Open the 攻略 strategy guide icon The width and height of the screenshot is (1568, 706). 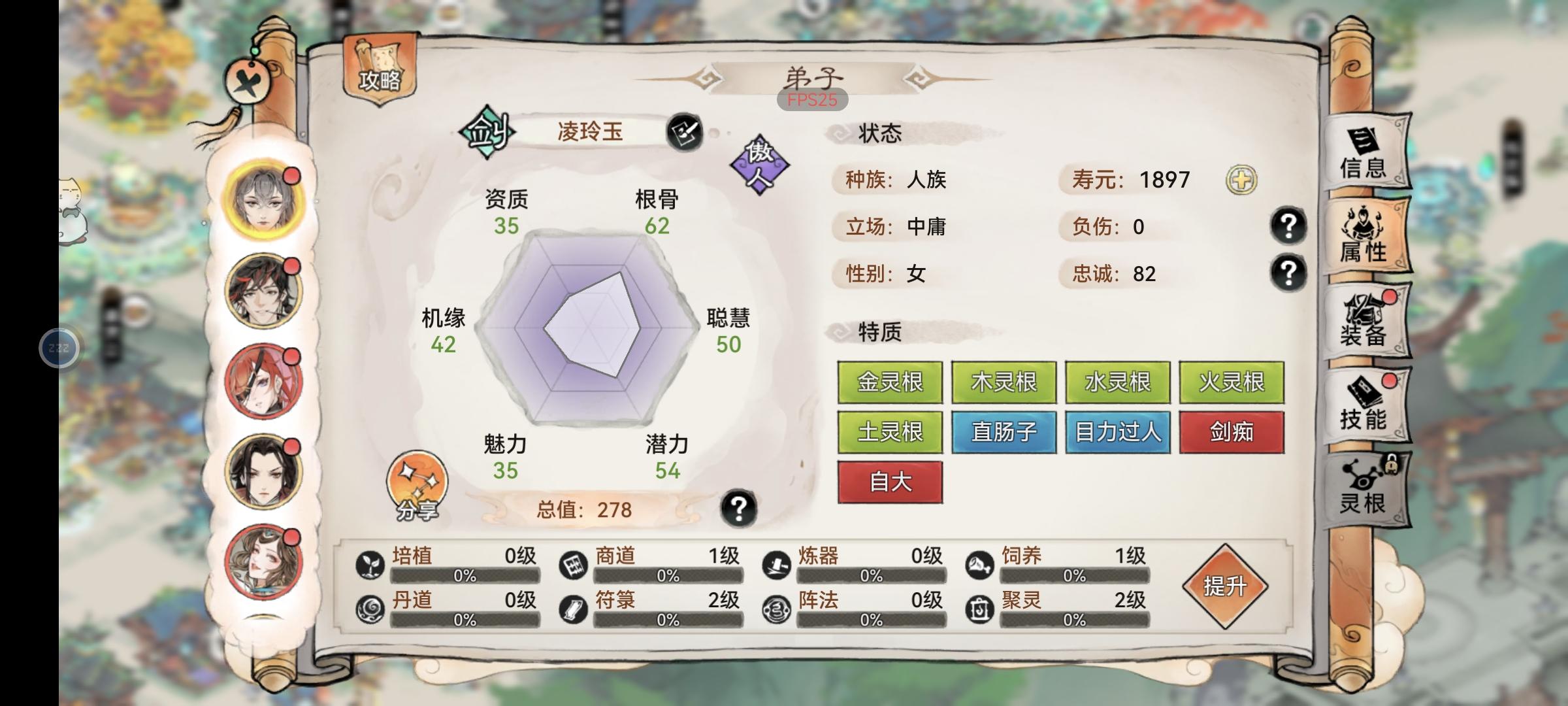pos(379,69)
